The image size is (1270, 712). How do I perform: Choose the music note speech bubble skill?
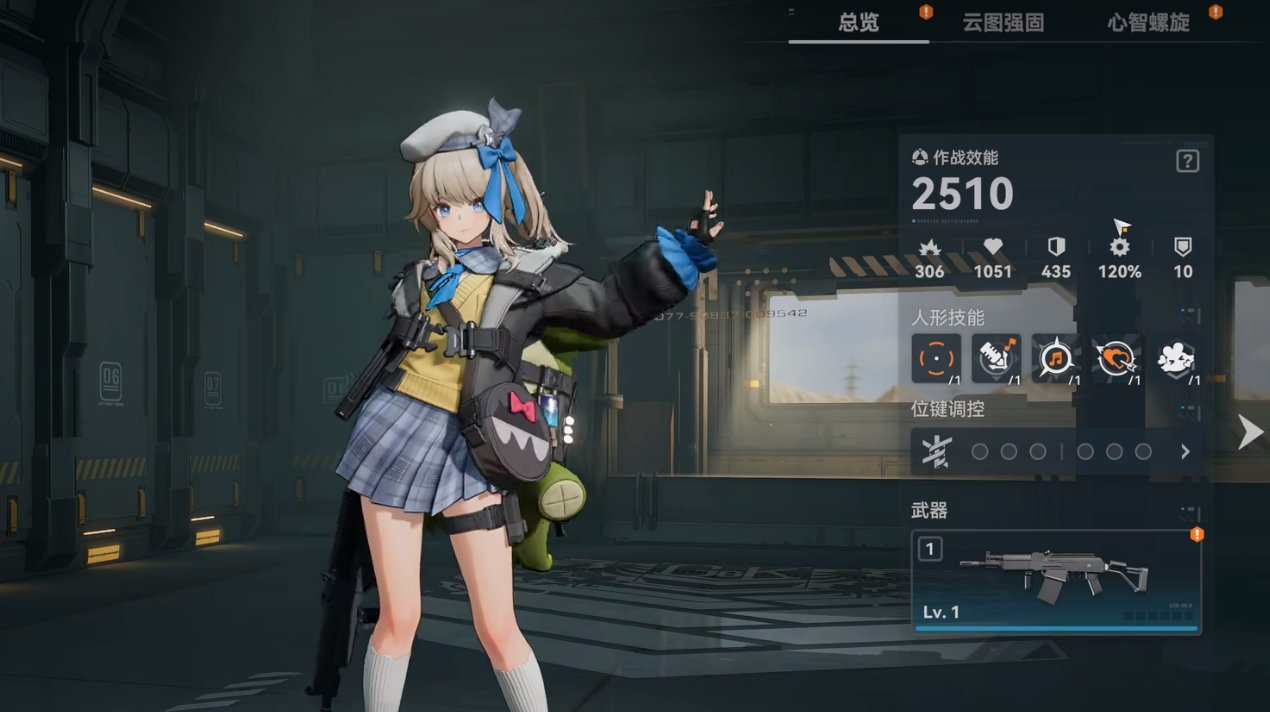point(1056,358)
